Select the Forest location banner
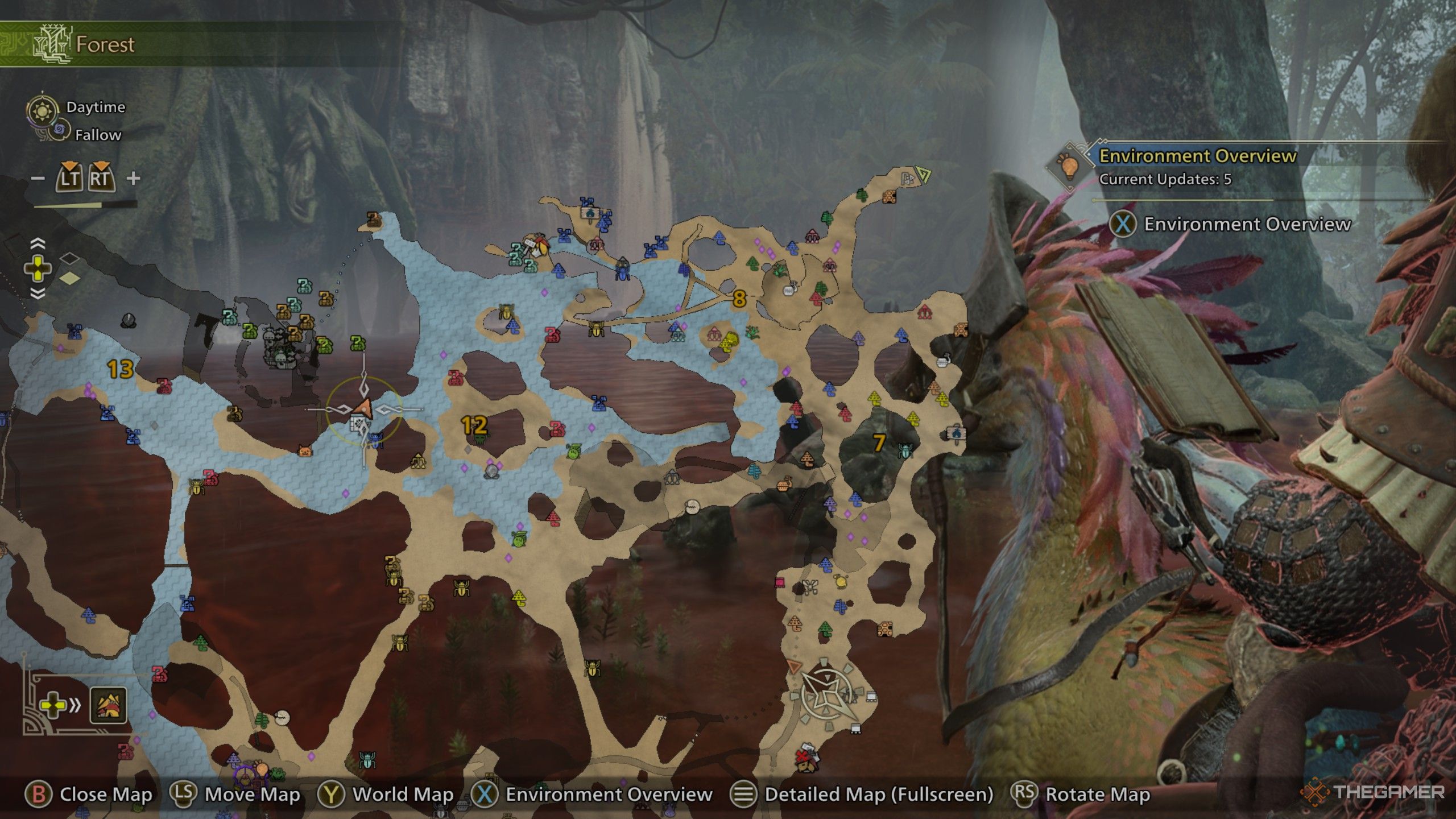Viewport: 1456px width, 819px height. coord(102,45)
